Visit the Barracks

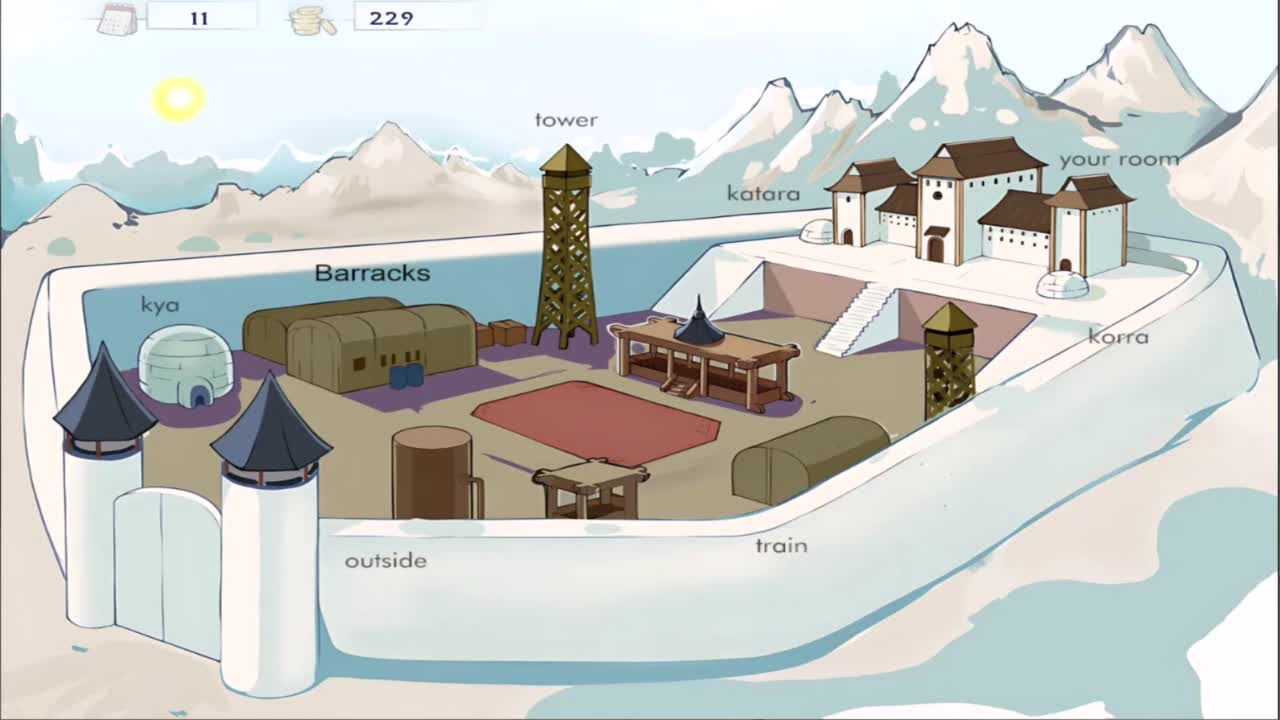point(372,273)
